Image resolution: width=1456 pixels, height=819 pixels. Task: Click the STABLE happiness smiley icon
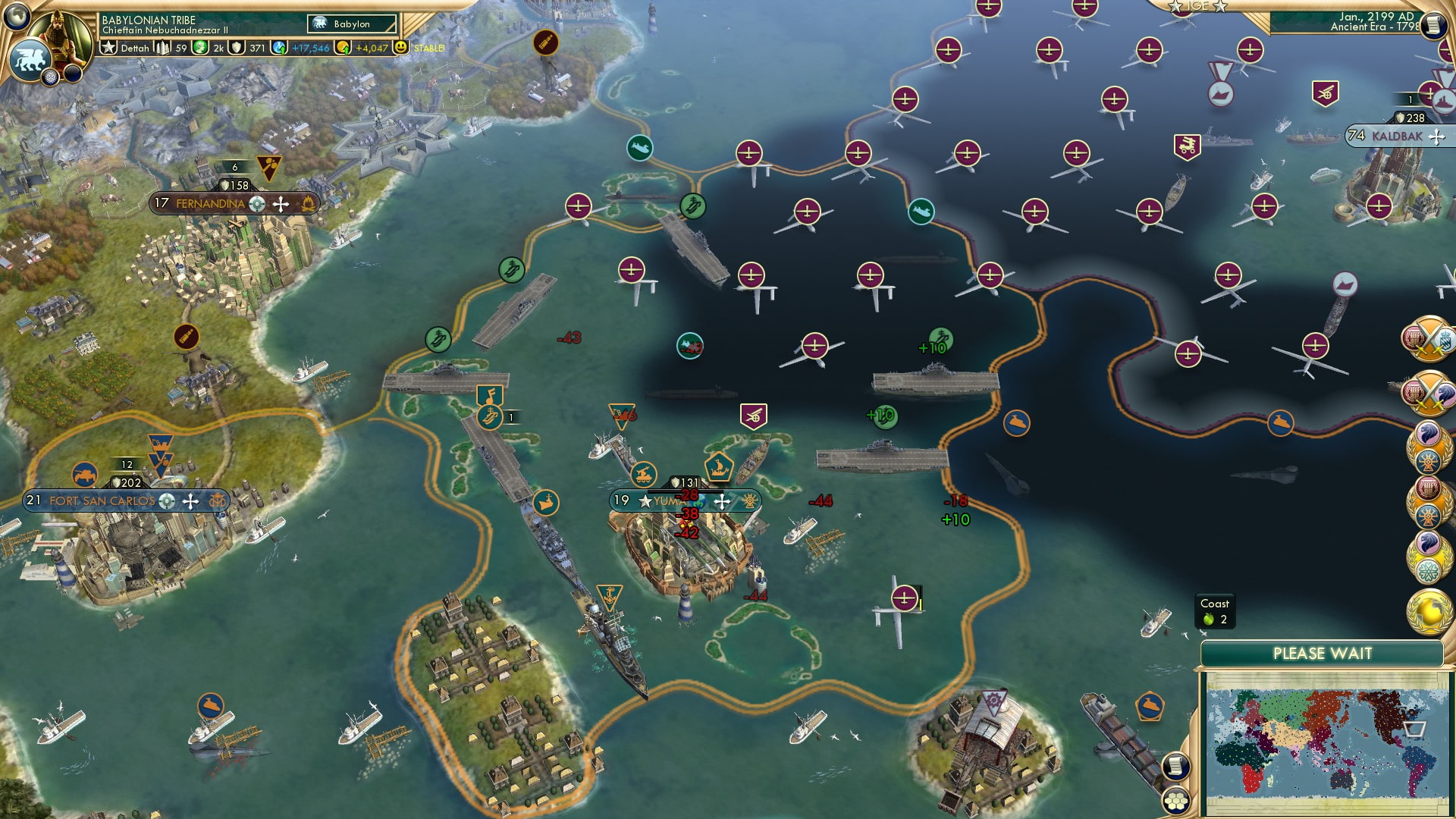click(x=402, y=47)
